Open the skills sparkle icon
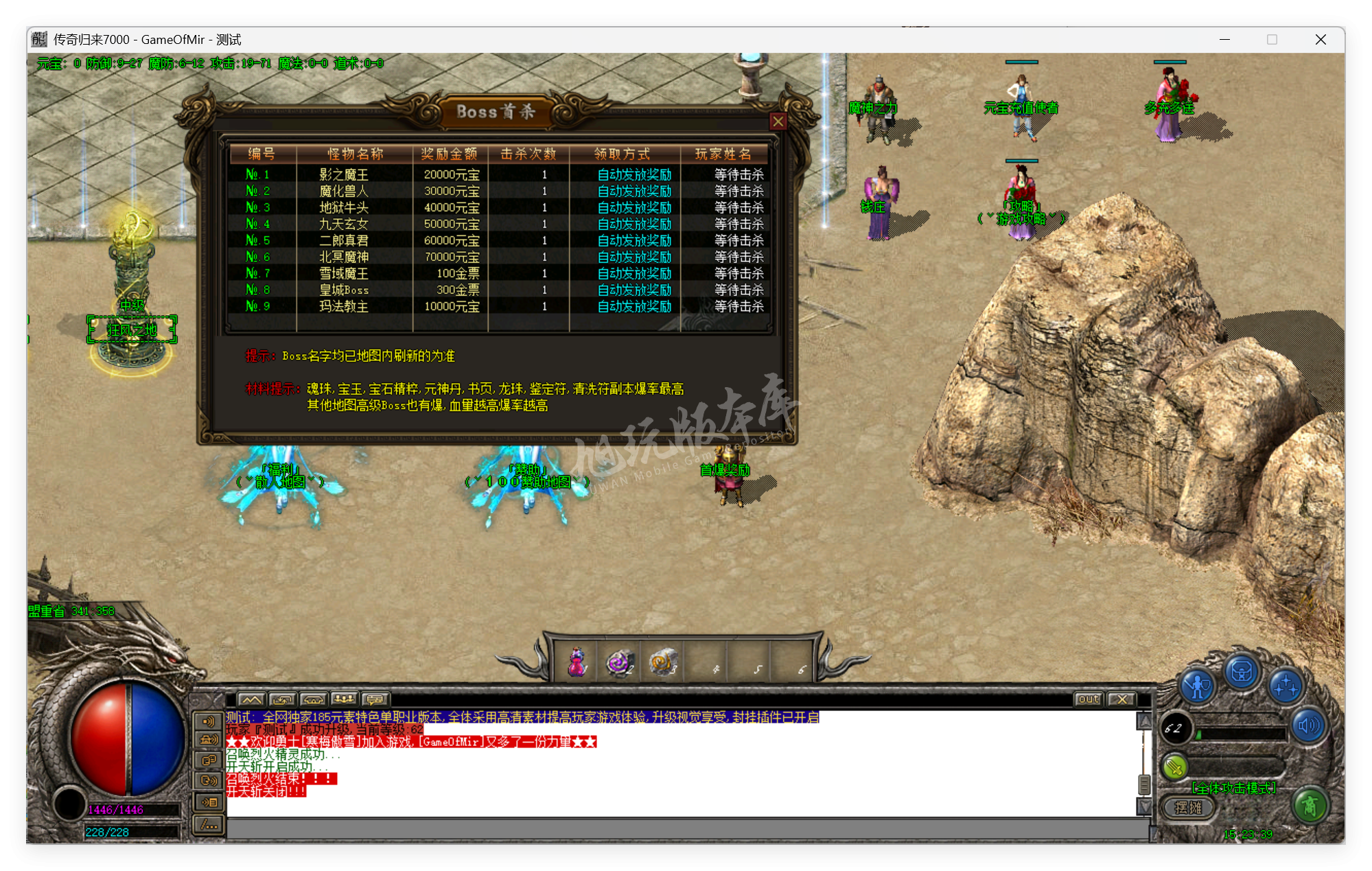Image resolution: width=1372 pixels, height=871 pixels. pos(1285,685)
